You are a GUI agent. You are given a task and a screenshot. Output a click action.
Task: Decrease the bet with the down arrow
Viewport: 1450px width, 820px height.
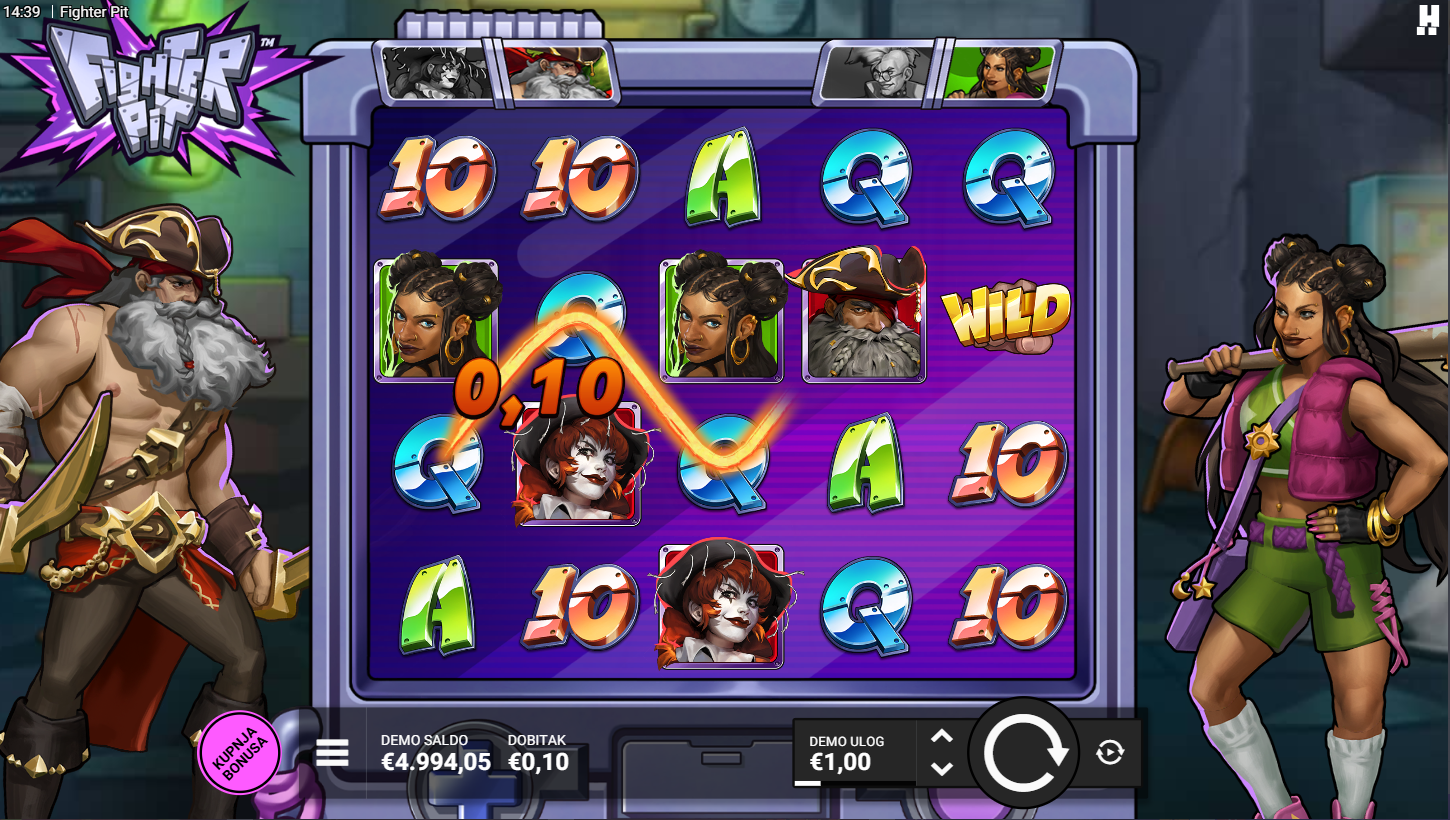[x=942, y=768]
